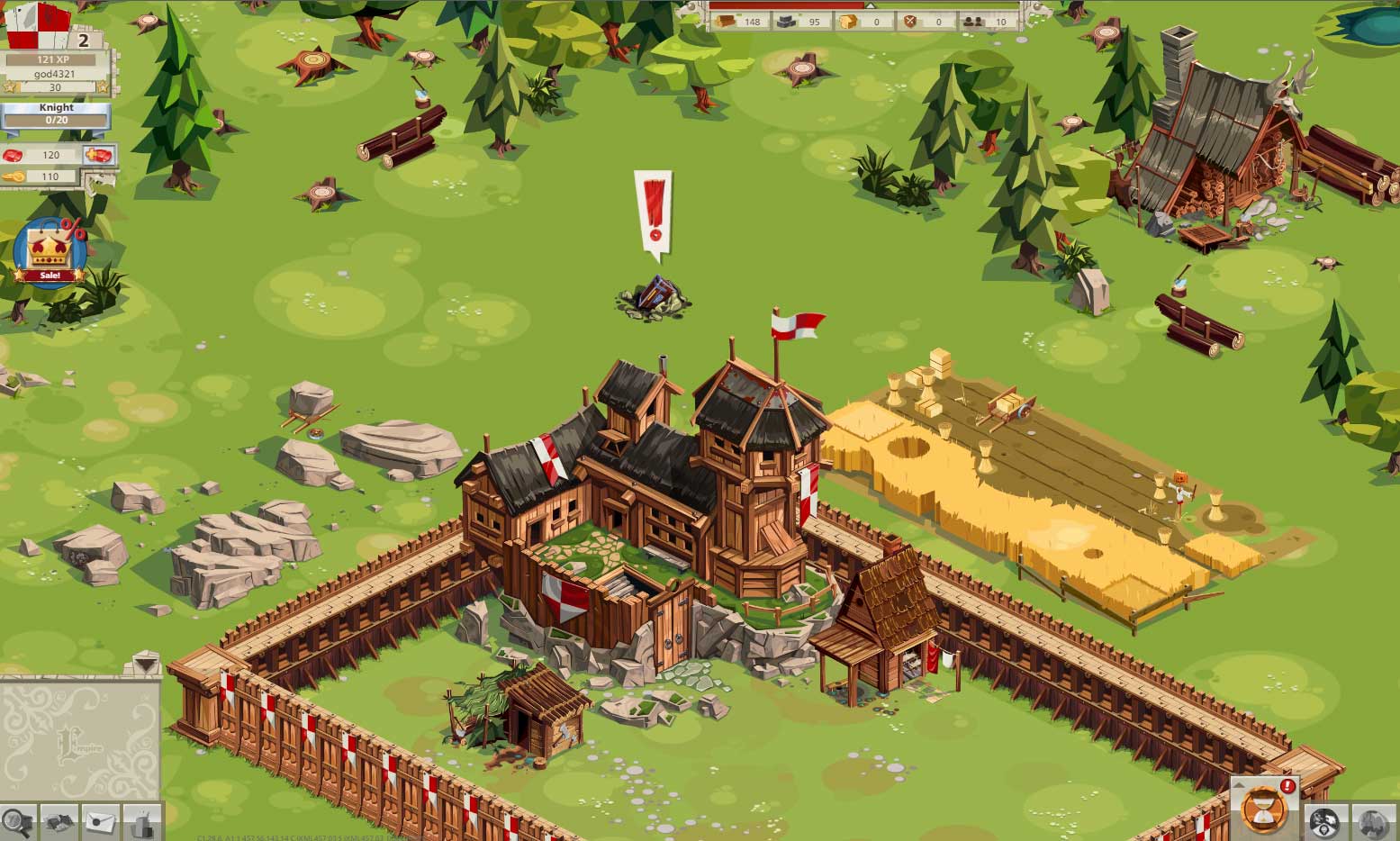The height and width of the screenshot is (841, 1400).
Task: Click the second bottom-left toolbar icon
Action: pyautogui.click(x=59, y=821)
